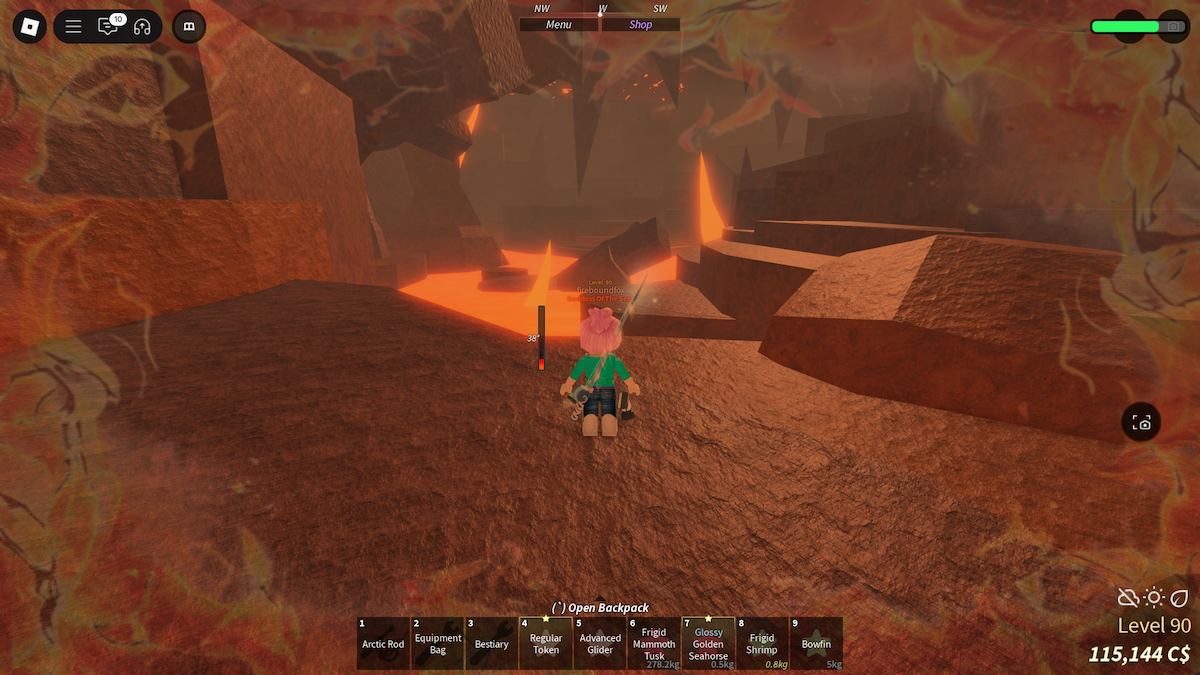The height and width of the screenshot is (675, 1200).
Task: Choose the Regular Token slot
Action: pyautogui.click(x=545, y=643)
